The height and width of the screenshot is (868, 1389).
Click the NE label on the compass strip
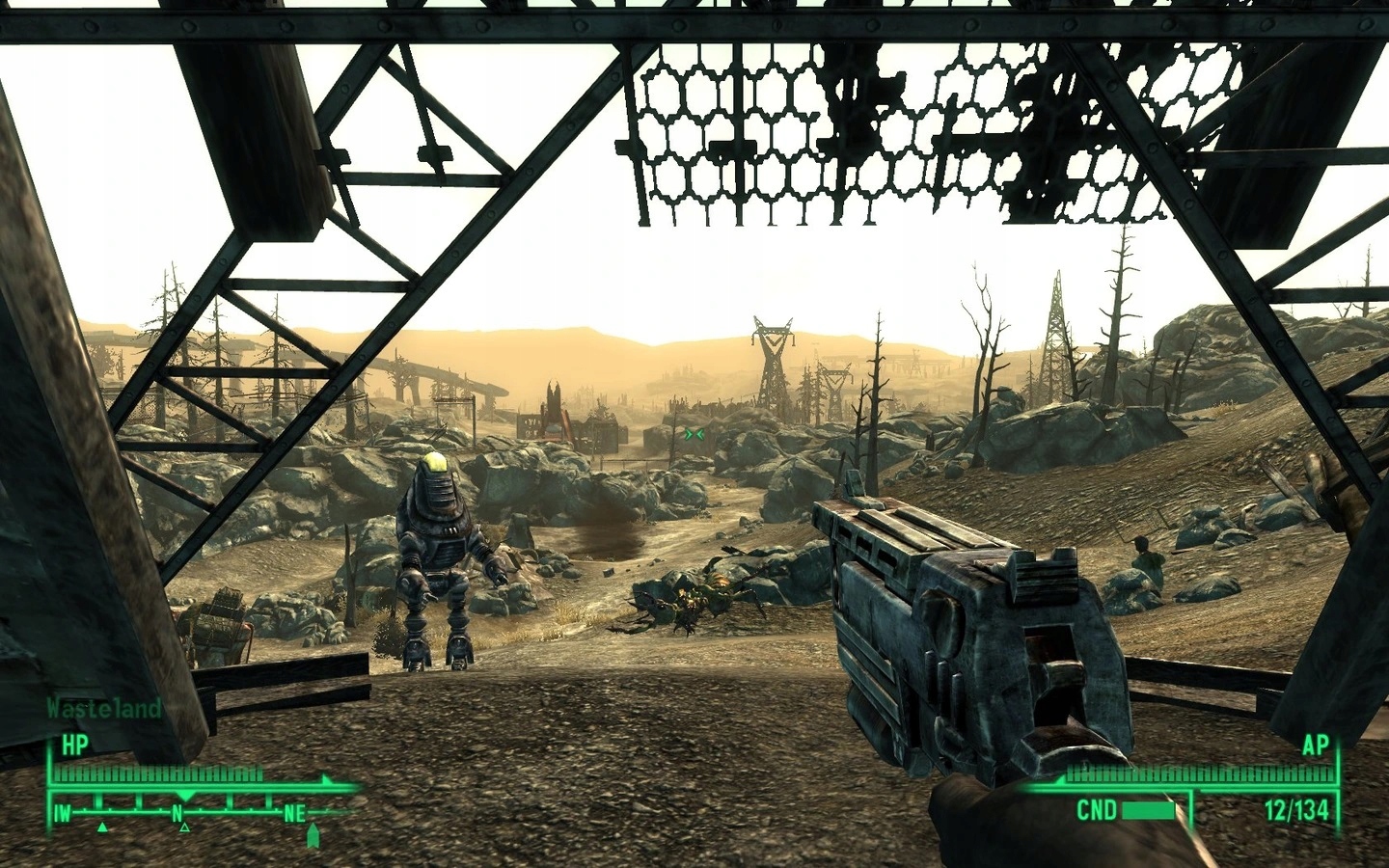pos(295,812)
